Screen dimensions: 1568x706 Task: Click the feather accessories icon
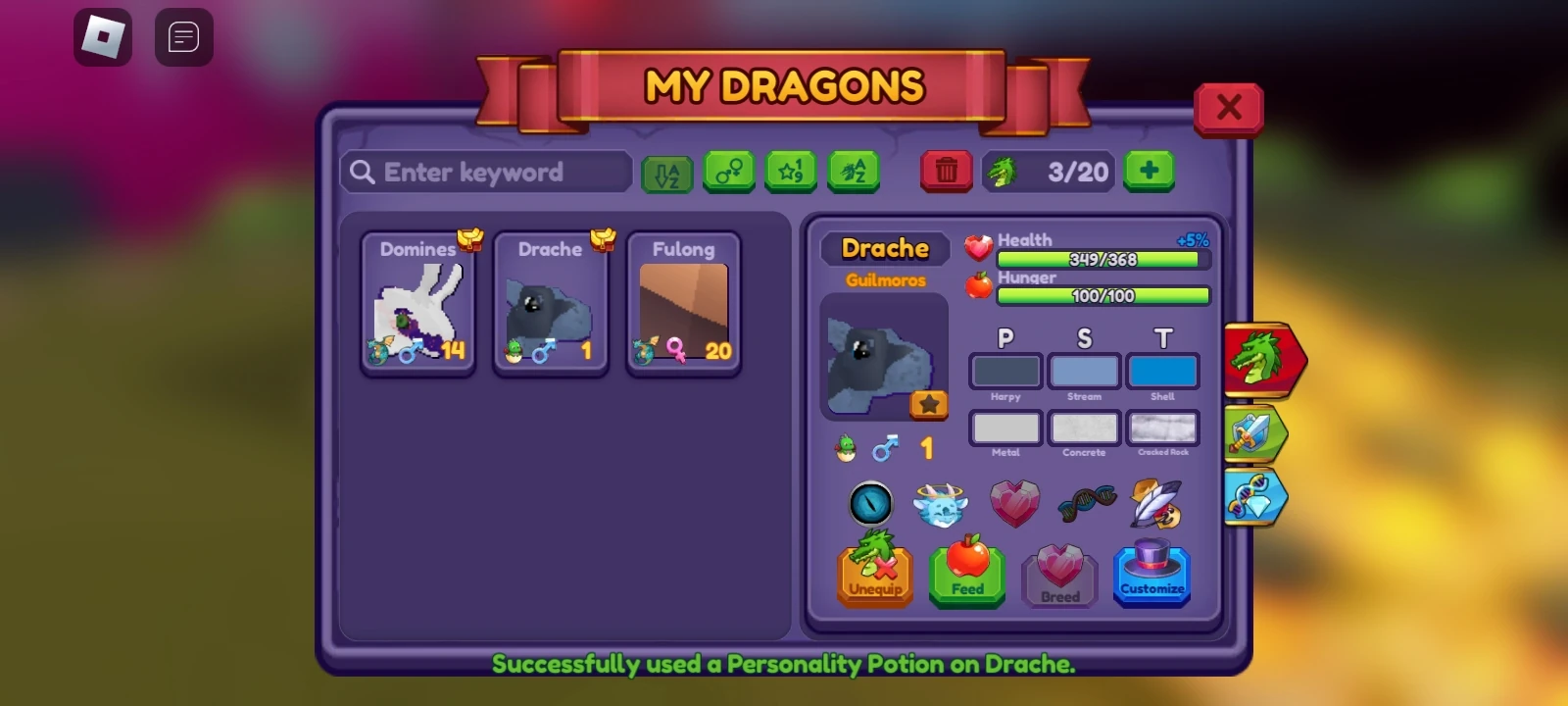(x=1157, y=503)
